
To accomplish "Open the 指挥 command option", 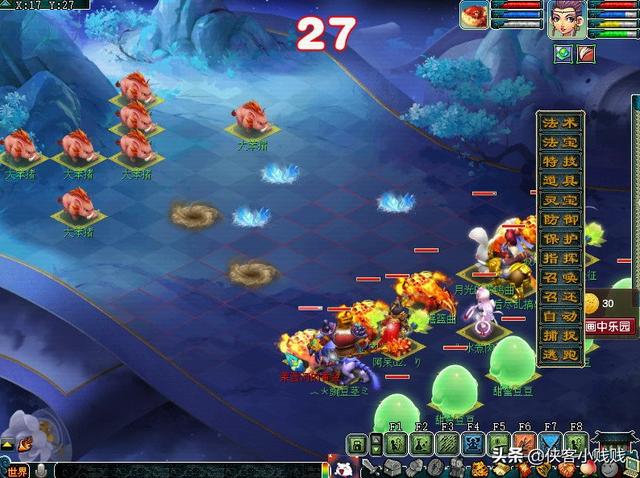I will [560, 256].
